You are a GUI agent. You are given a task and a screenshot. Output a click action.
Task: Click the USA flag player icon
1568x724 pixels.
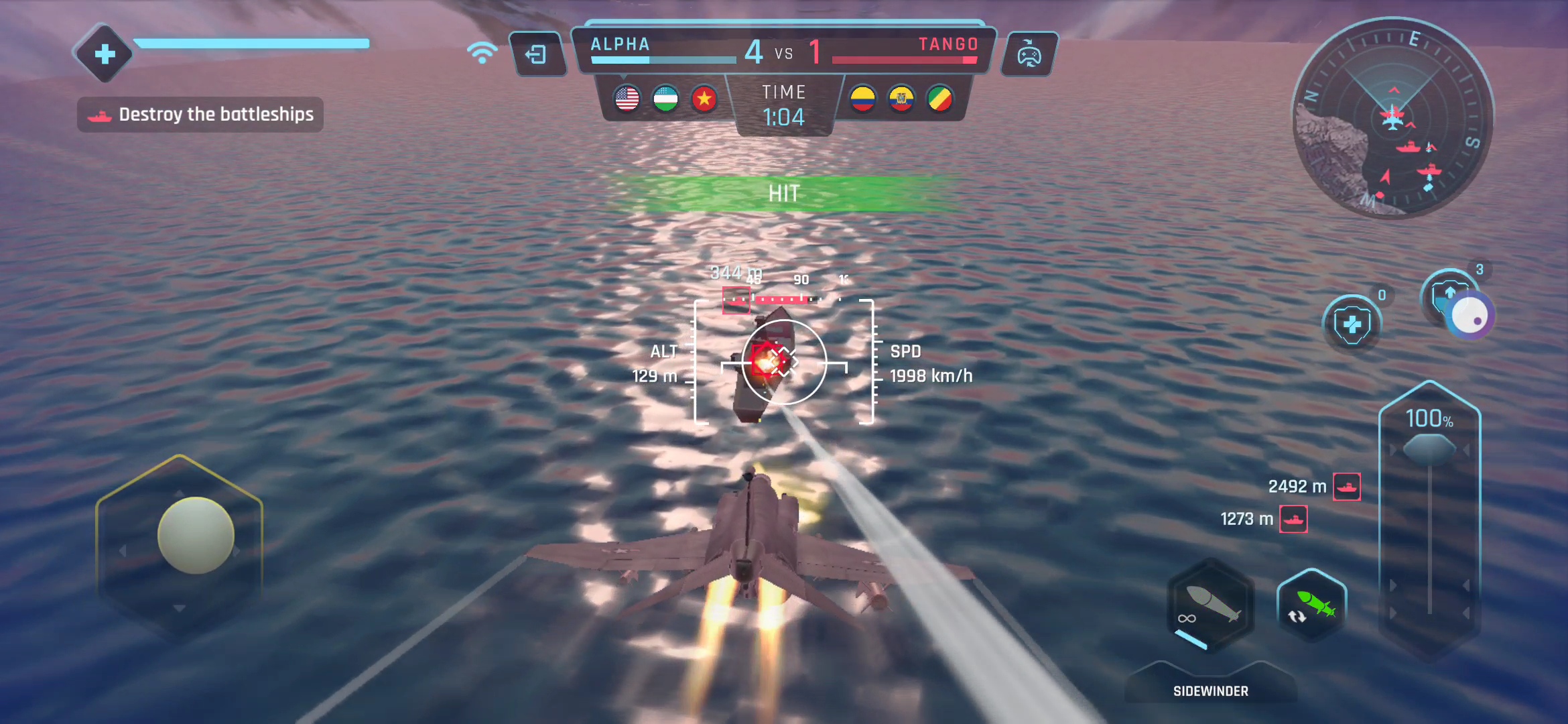pyautogui.click(x=627, y=99)
